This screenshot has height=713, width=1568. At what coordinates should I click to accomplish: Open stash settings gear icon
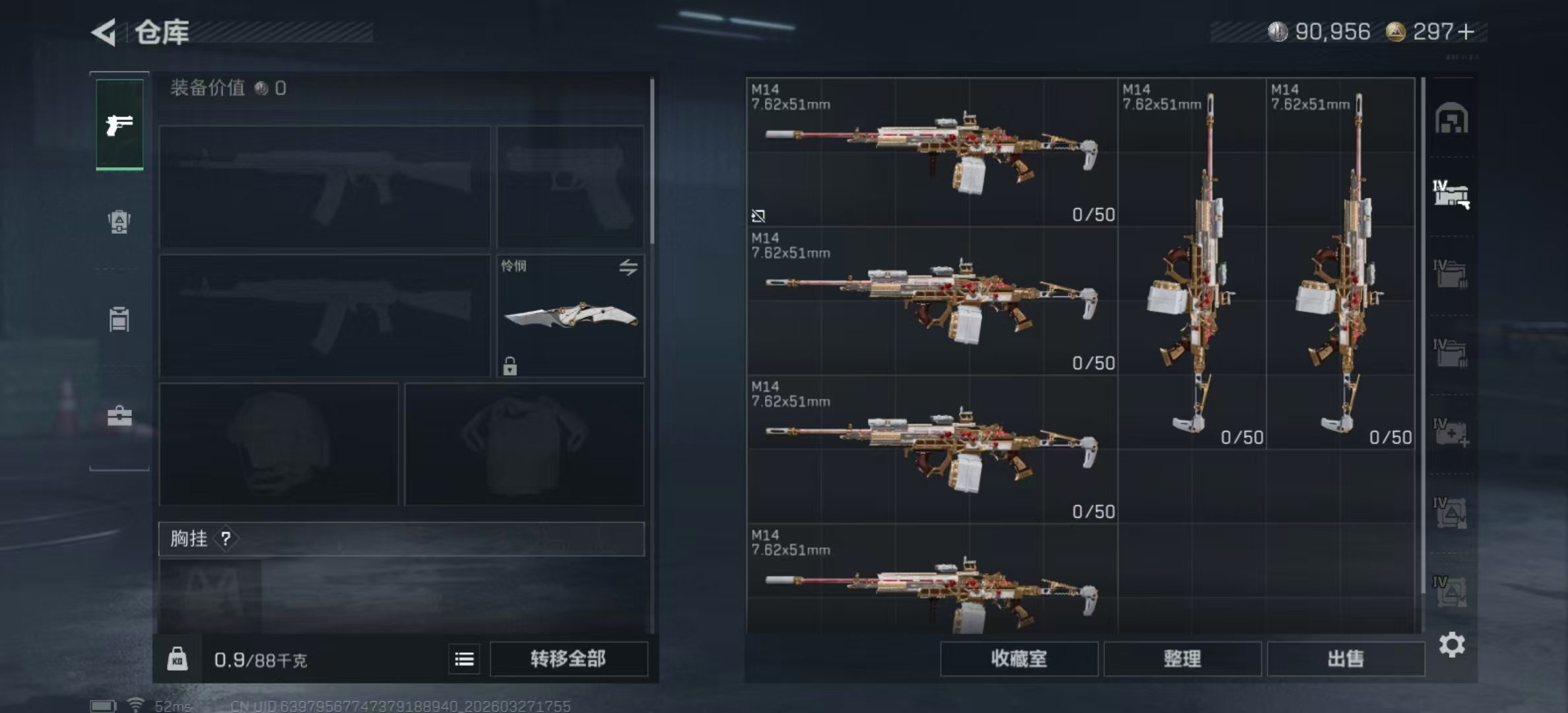(1451, 644)
